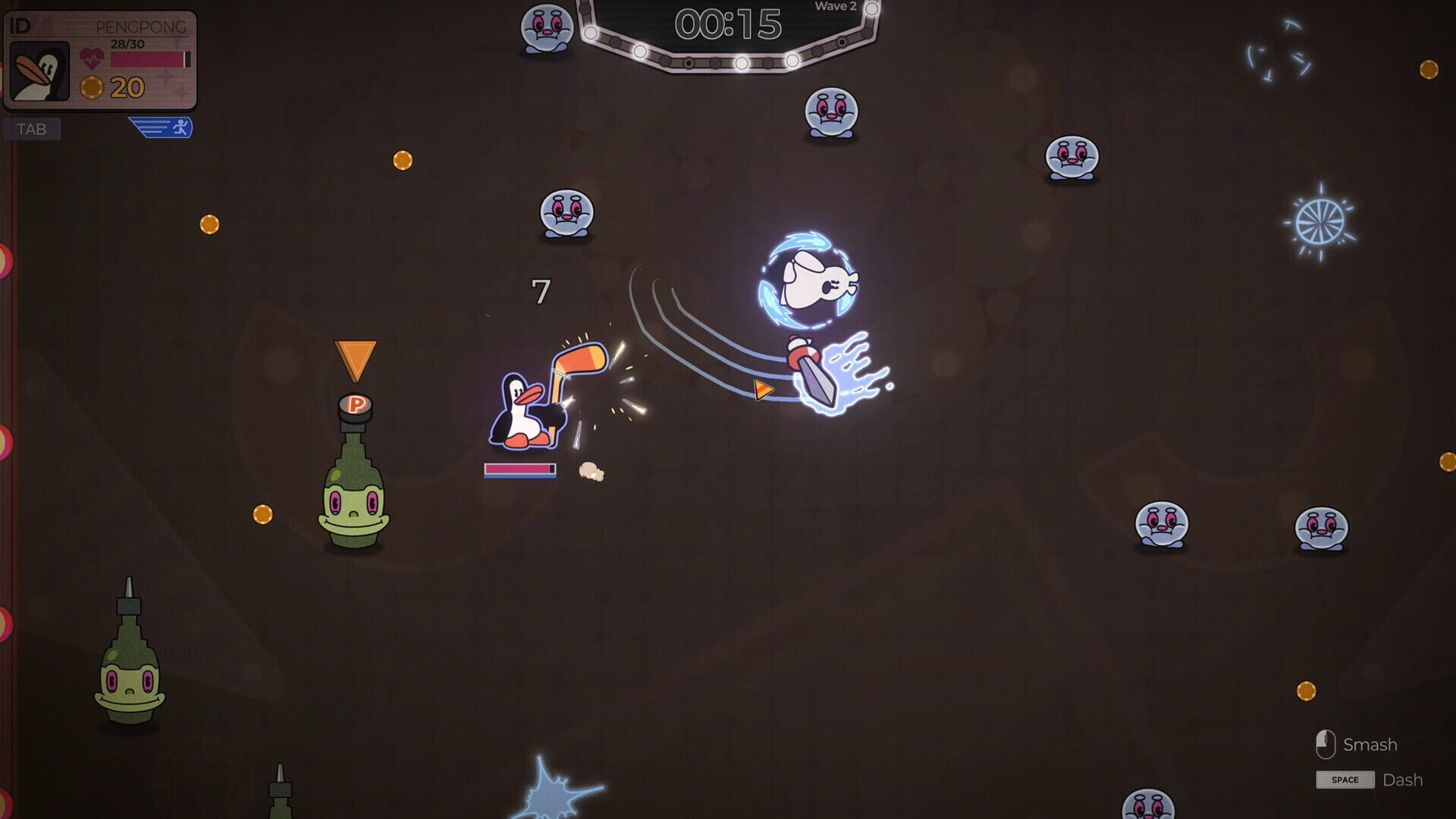The height and width of the screenshot is (819, 1456).
Task: Toggle the TAB scoreboard indicator
Action: (32, 129)
